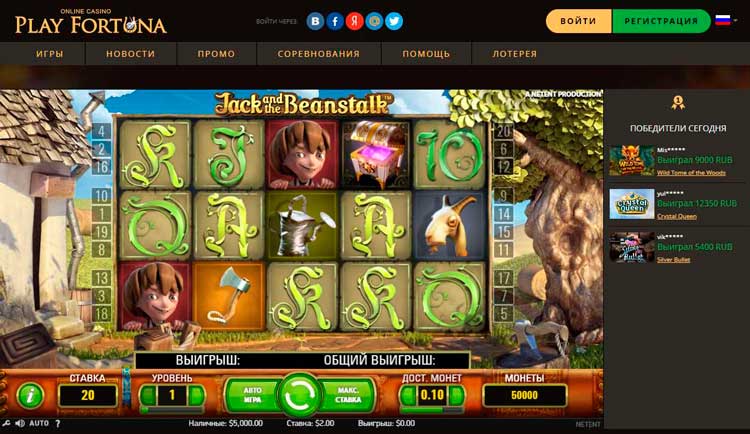The width and height of the screenshot is (750, 434).
Task: Spin the reels with the round green button
Action: pyautogui.click(x=297, y=393)
